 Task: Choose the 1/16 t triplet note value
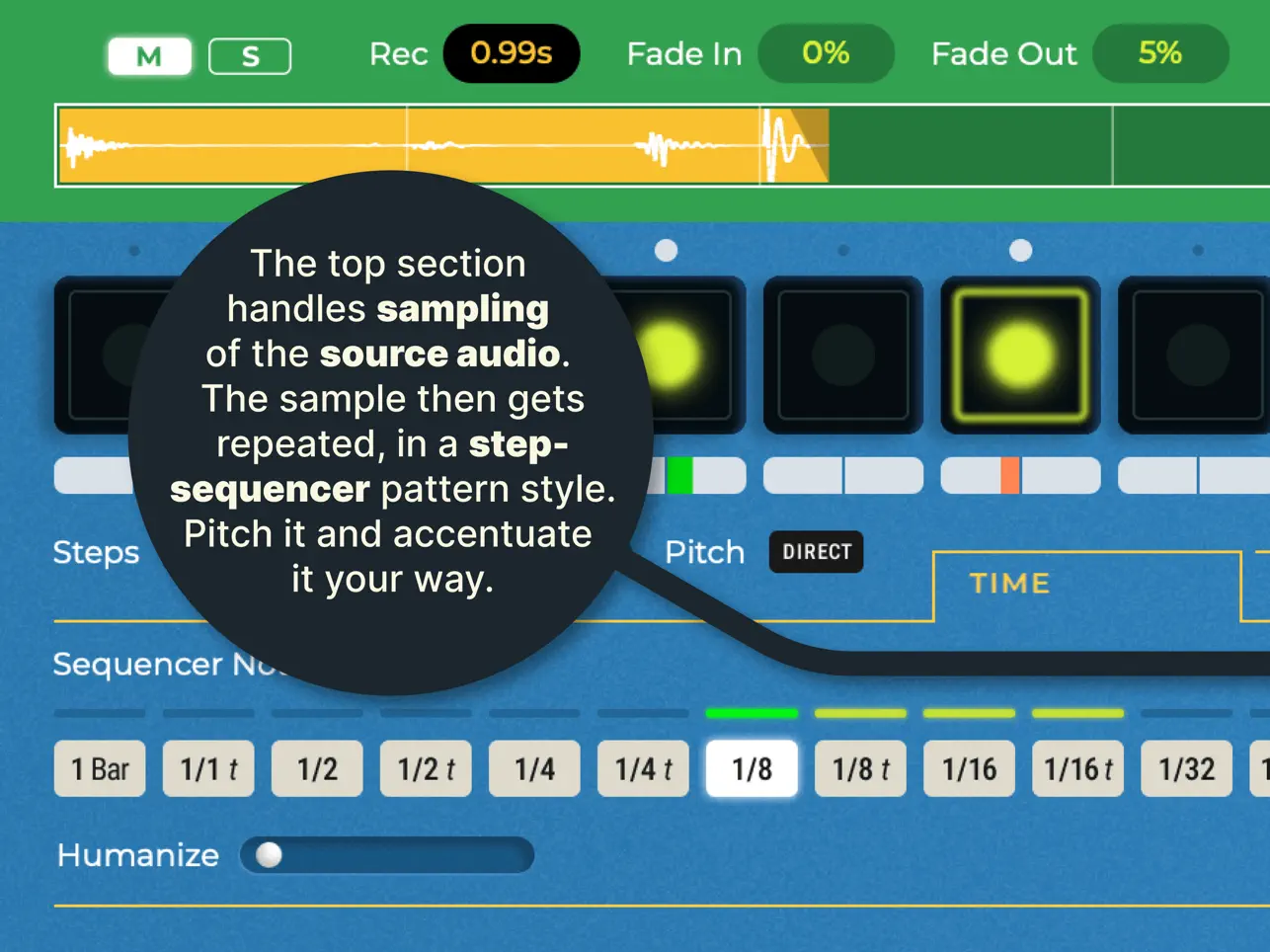point(1077,768)
